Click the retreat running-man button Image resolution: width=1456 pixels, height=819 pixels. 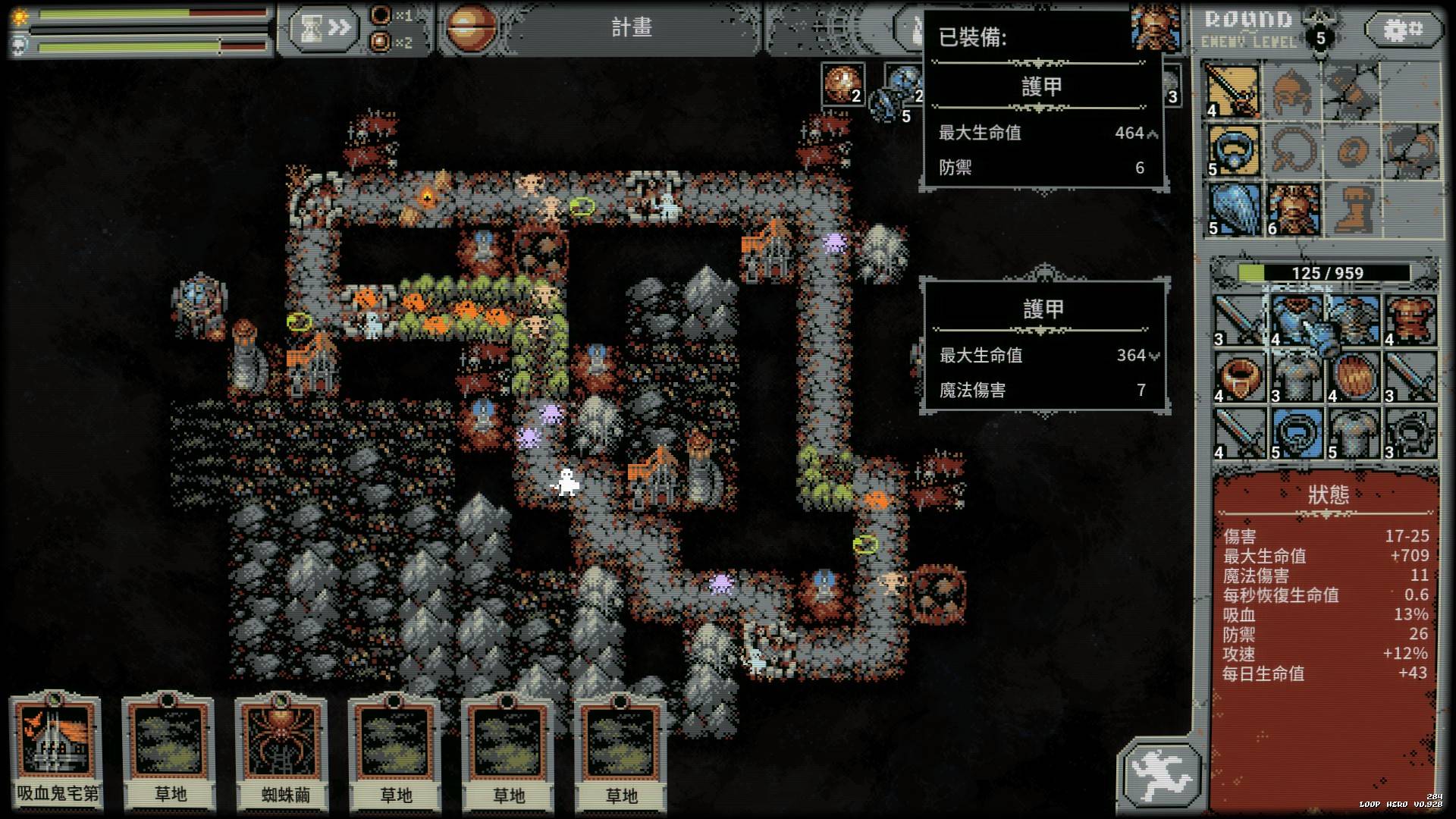(x=1160, y=773)
